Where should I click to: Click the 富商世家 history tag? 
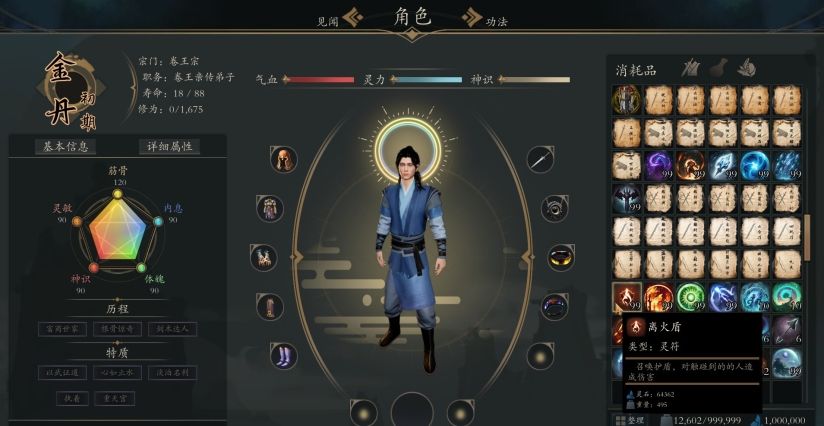pos(64,328)
